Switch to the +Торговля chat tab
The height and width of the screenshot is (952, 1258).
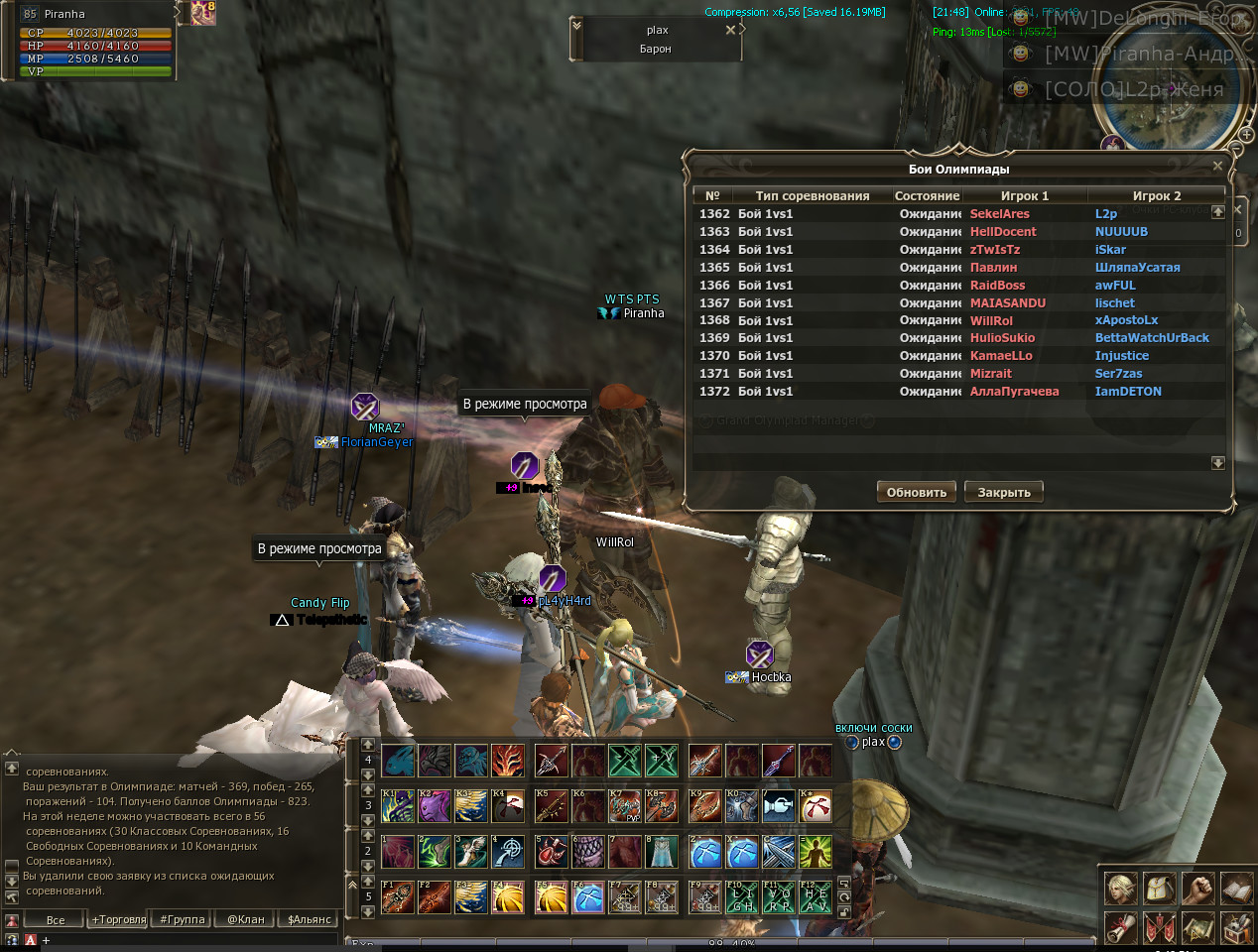(x=119, y=919)
